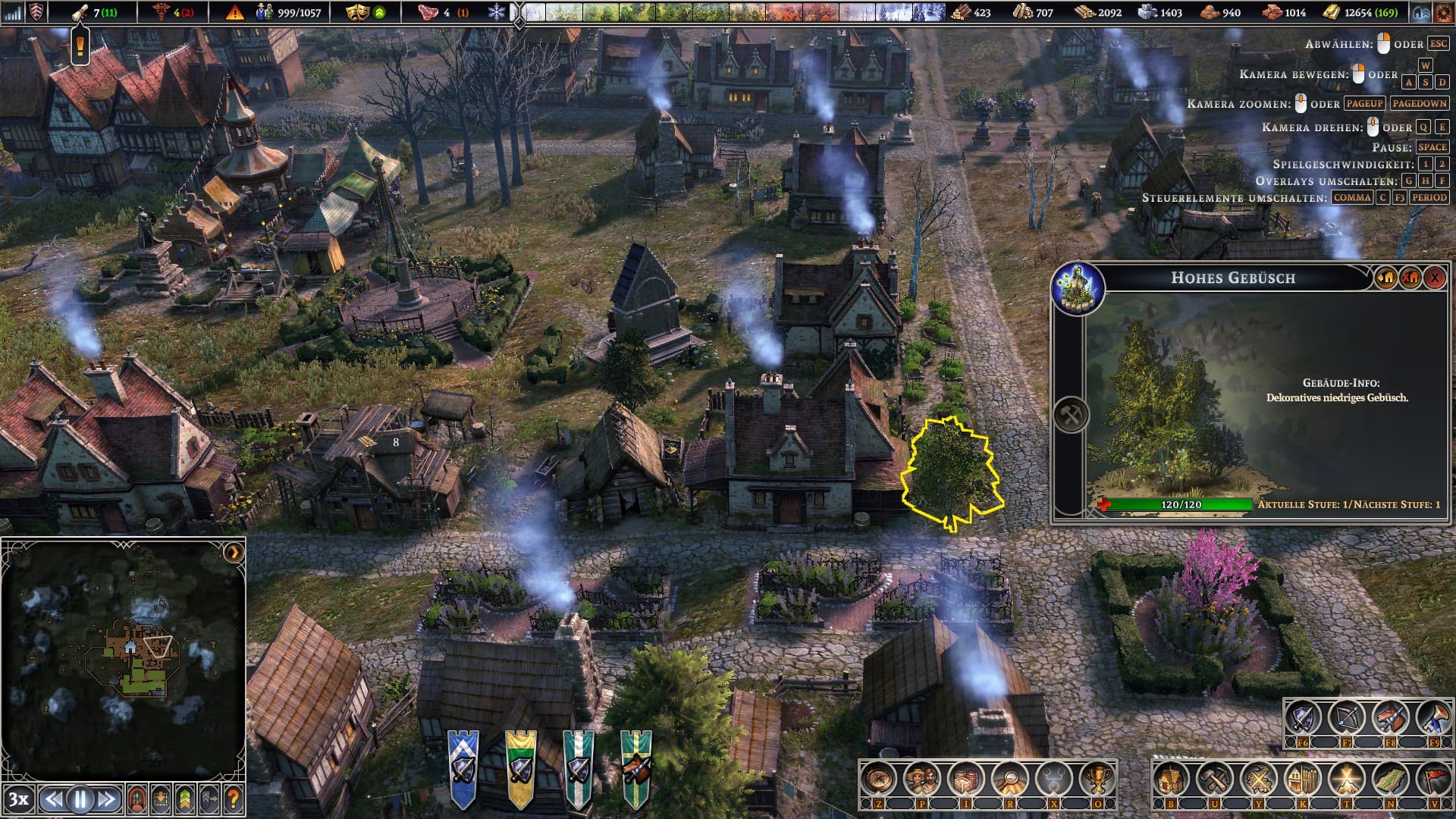Open the orange question mark help button
Screen dimensions: 1456x819
click(x=234, y=799)
